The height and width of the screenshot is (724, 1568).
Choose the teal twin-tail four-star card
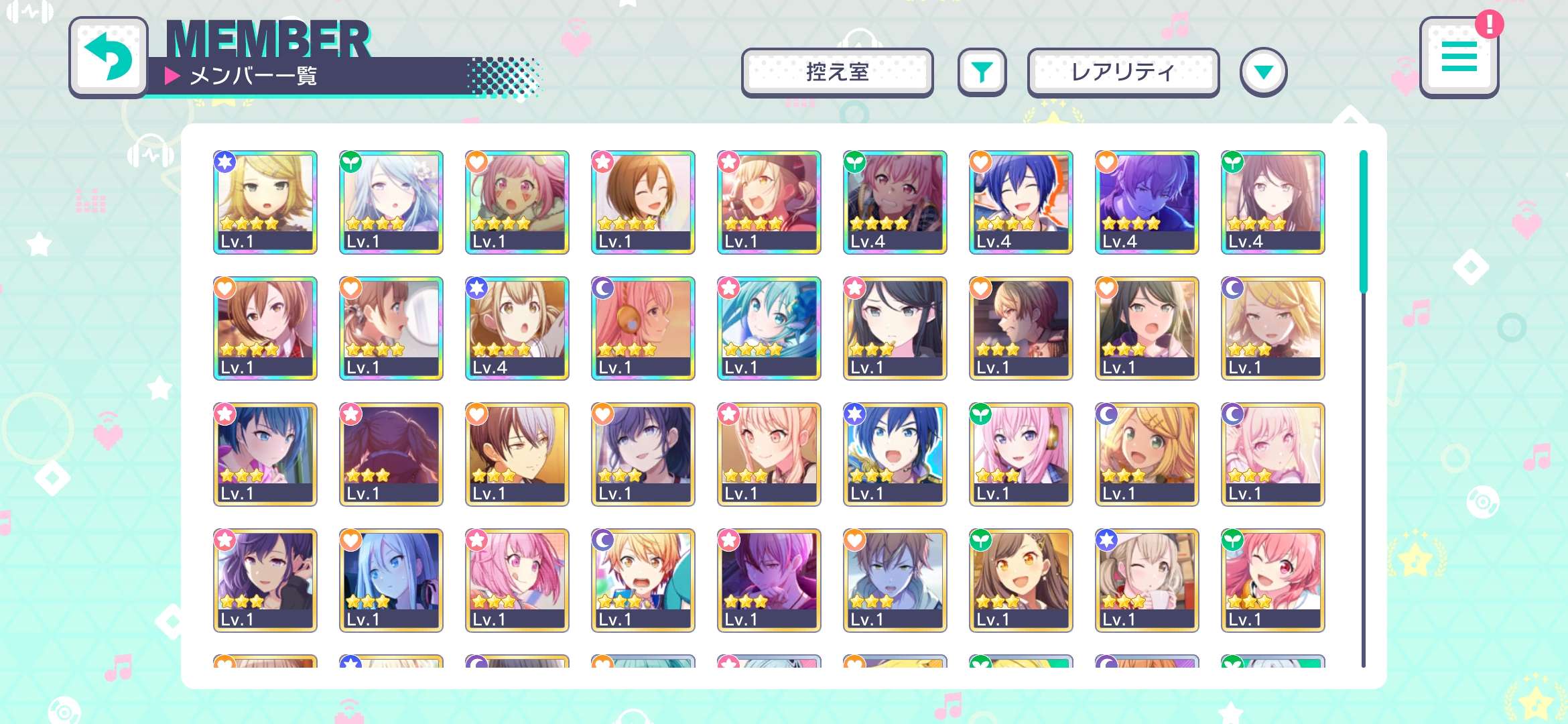click(x=769, y=328)
